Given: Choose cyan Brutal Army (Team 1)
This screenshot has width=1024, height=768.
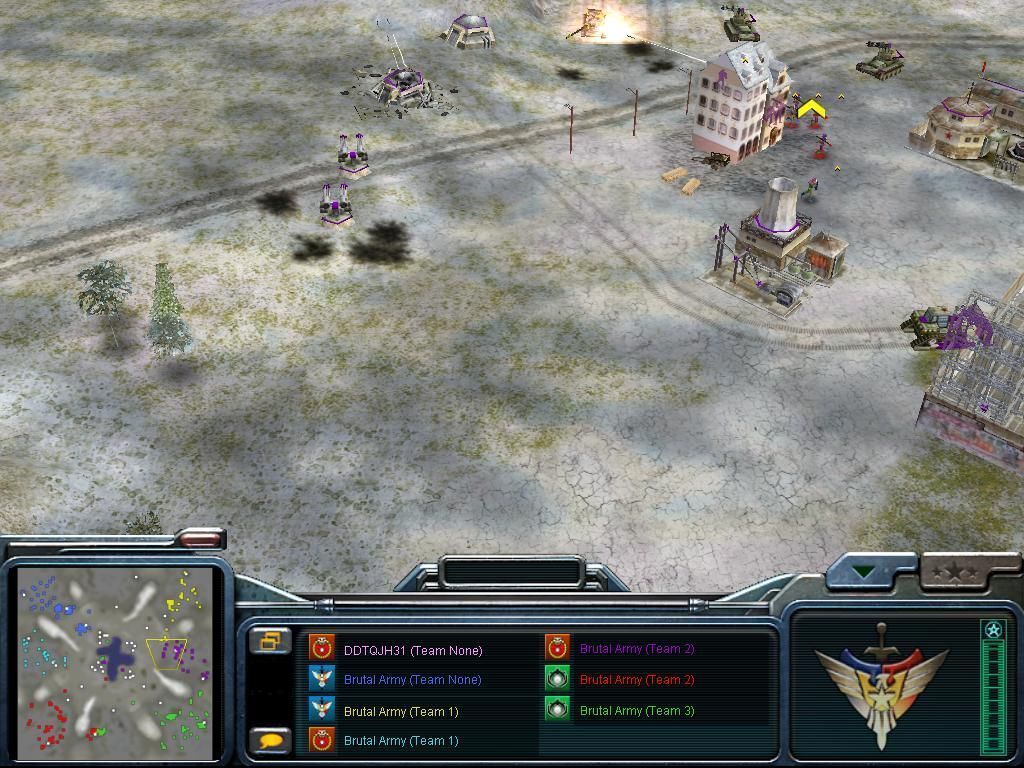Looking at the screenshot, I should pyautogui.click(x=400, y=741).
